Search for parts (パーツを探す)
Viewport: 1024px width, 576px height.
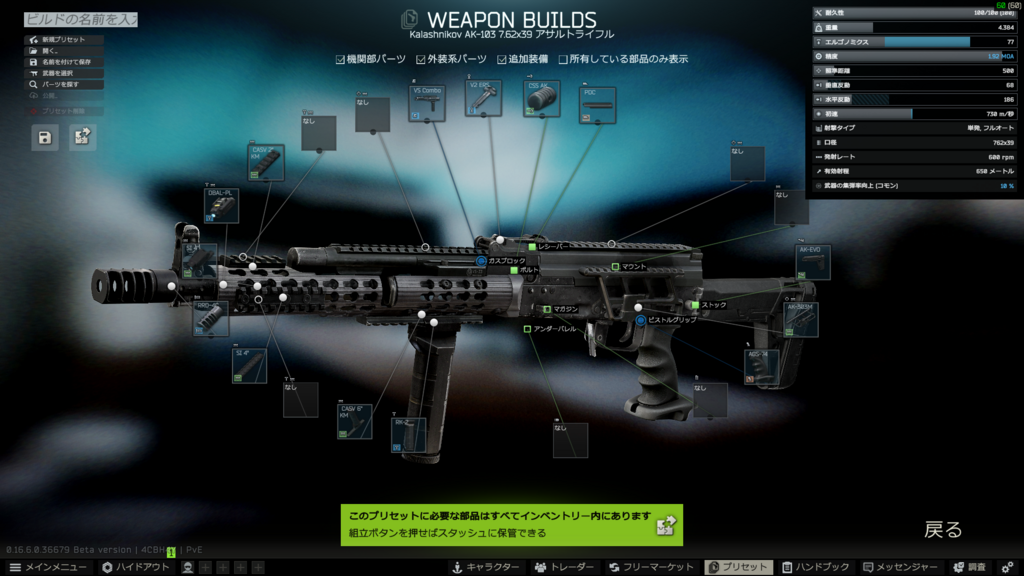pyautogui.click(x=60, y=85)
